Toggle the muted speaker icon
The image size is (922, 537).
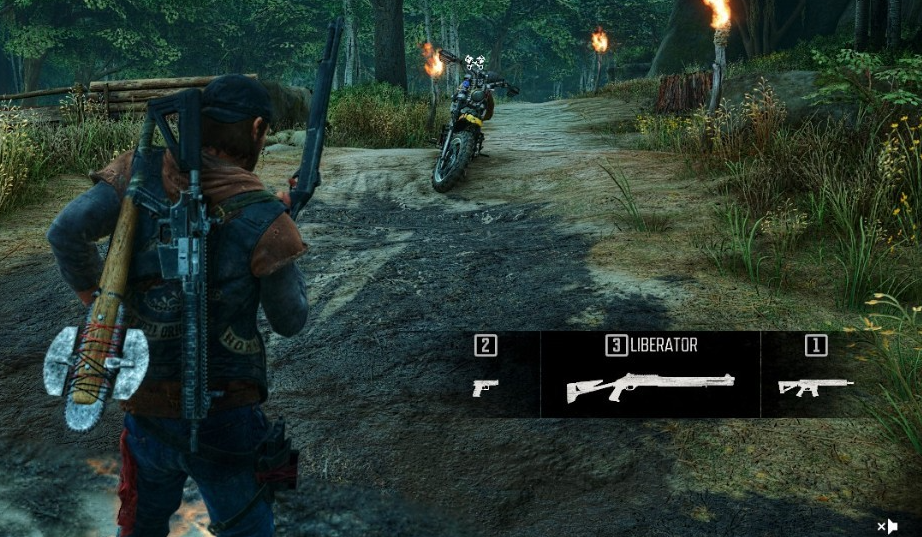pyautogui.click(x=887, y=526)
